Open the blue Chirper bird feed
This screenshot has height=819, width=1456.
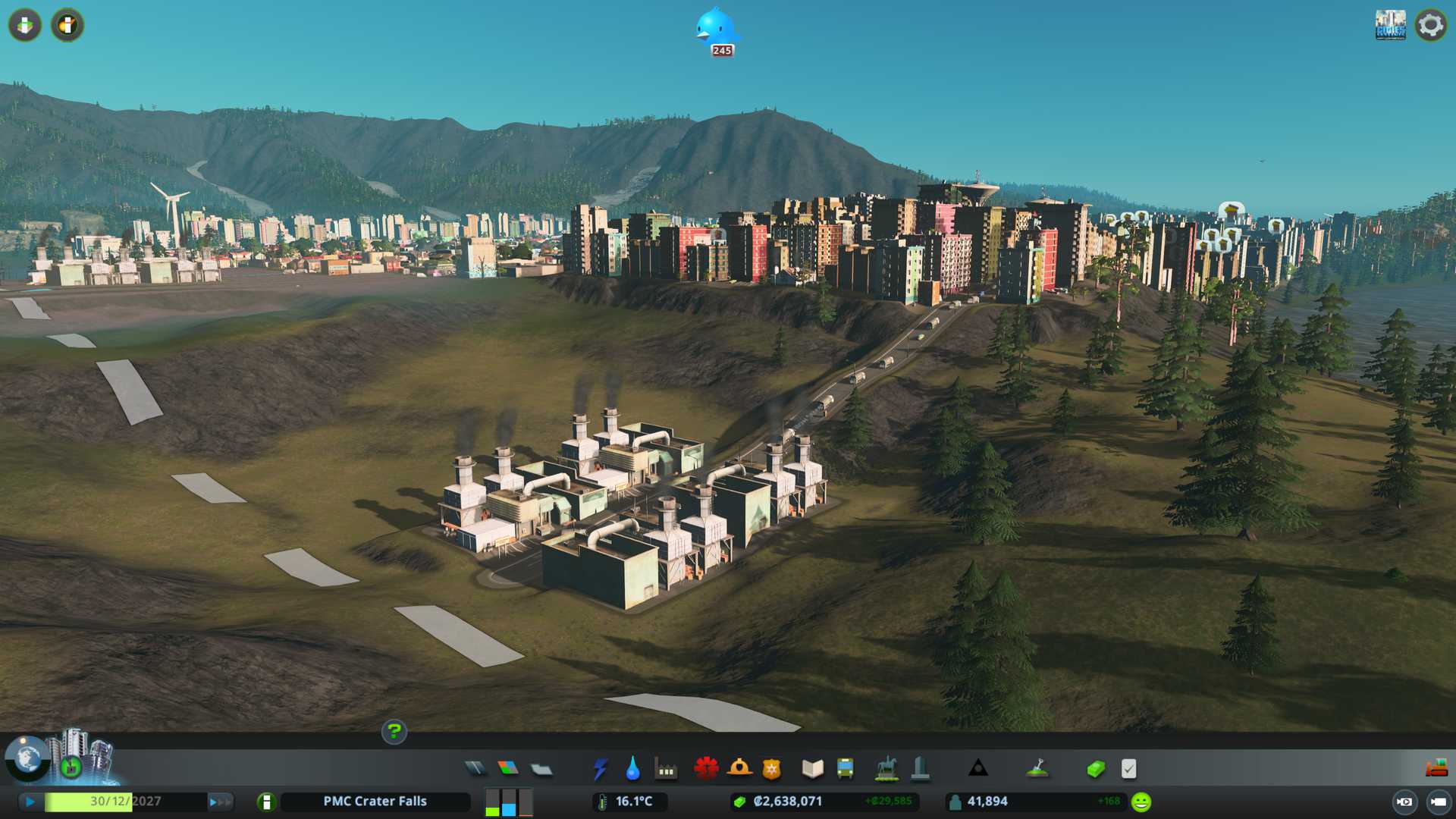click(x=716, y=29)
